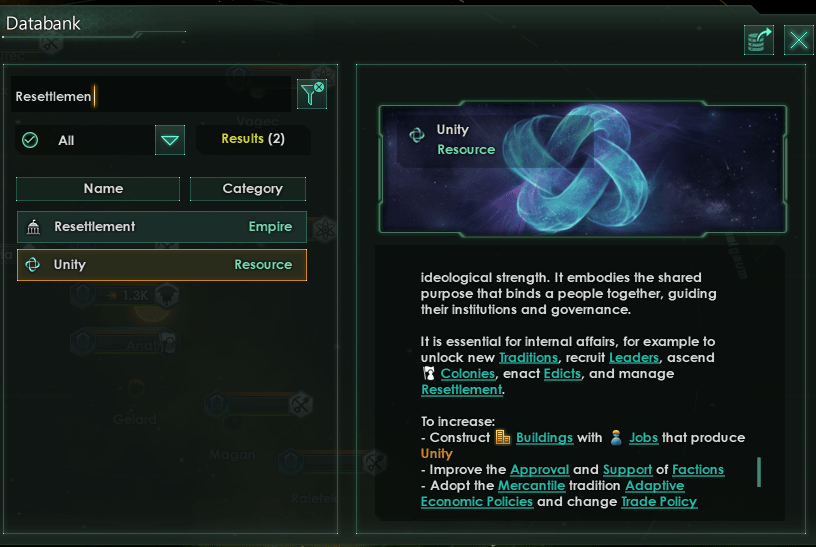The width and height of the screenshot is (816, 547).
Task: Open the Traditions link
Action: coord(531,357)
